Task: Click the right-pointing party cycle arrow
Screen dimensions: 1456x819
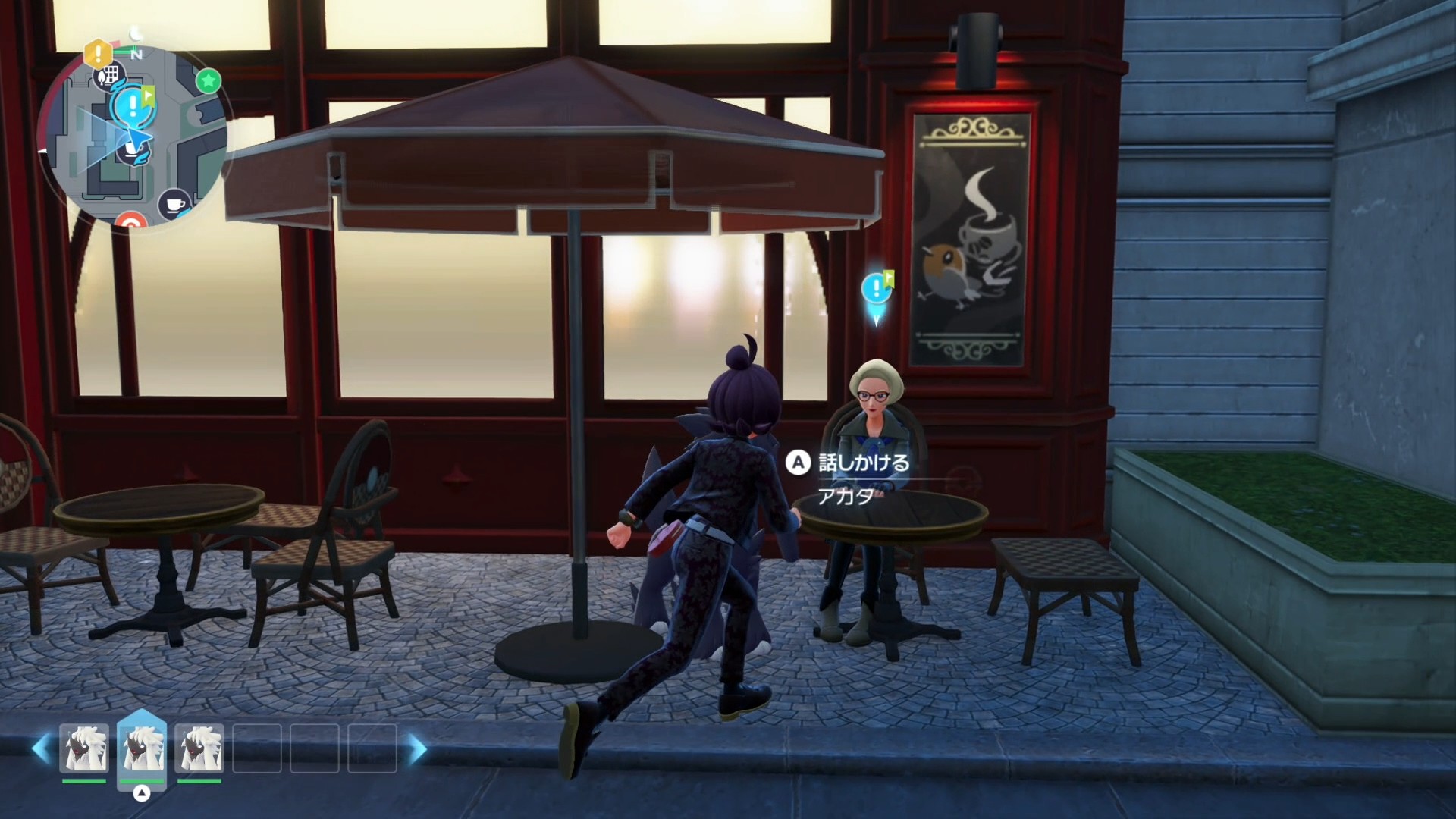Action: (418, 748)
